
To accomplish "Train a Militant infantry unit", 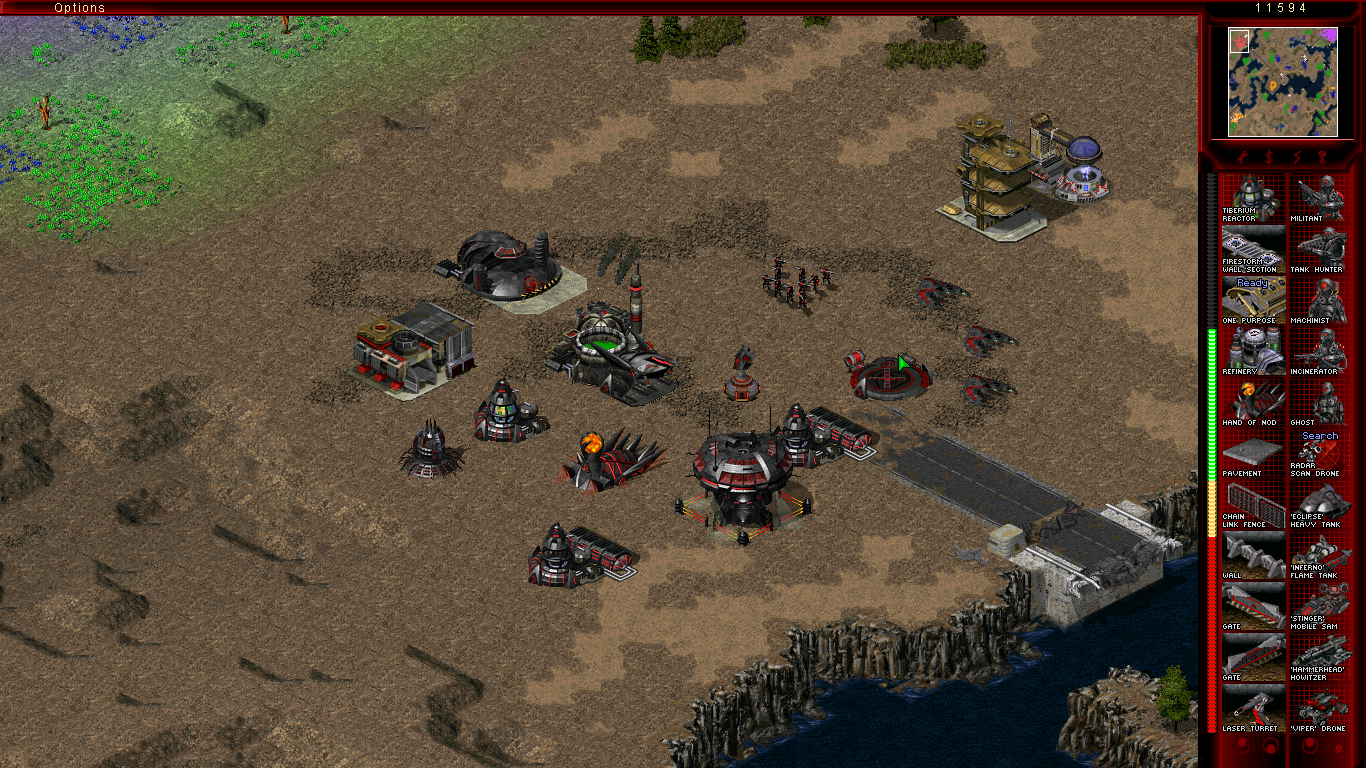I will click(1320, 199).
